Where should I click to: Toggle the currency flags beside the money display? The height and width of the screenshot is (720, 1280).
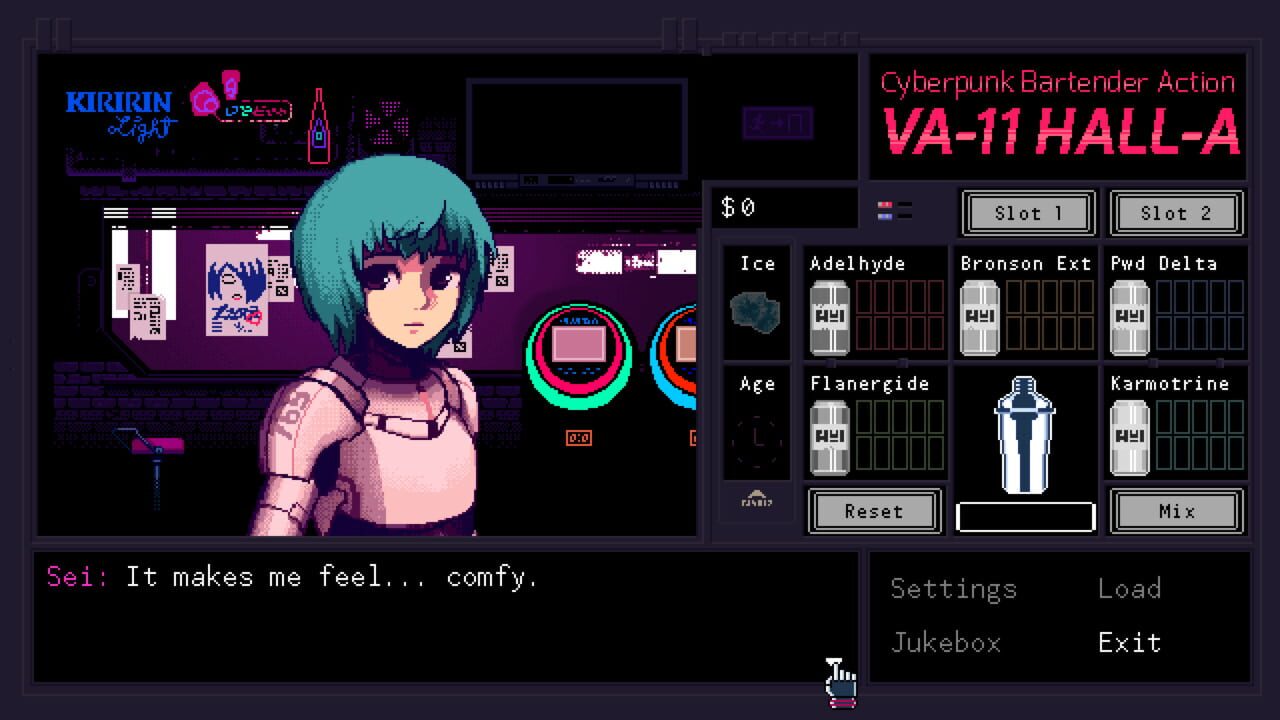(x=895, y=209)
